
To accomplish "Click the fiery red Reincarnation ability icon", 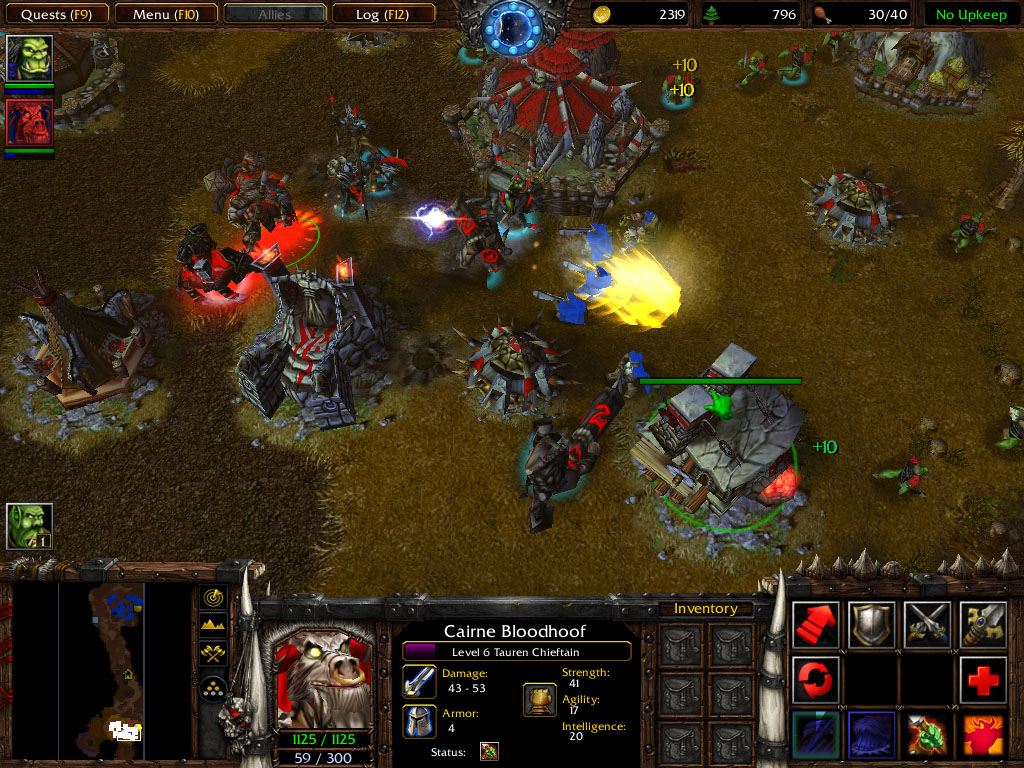I will (x=984, y=736).
